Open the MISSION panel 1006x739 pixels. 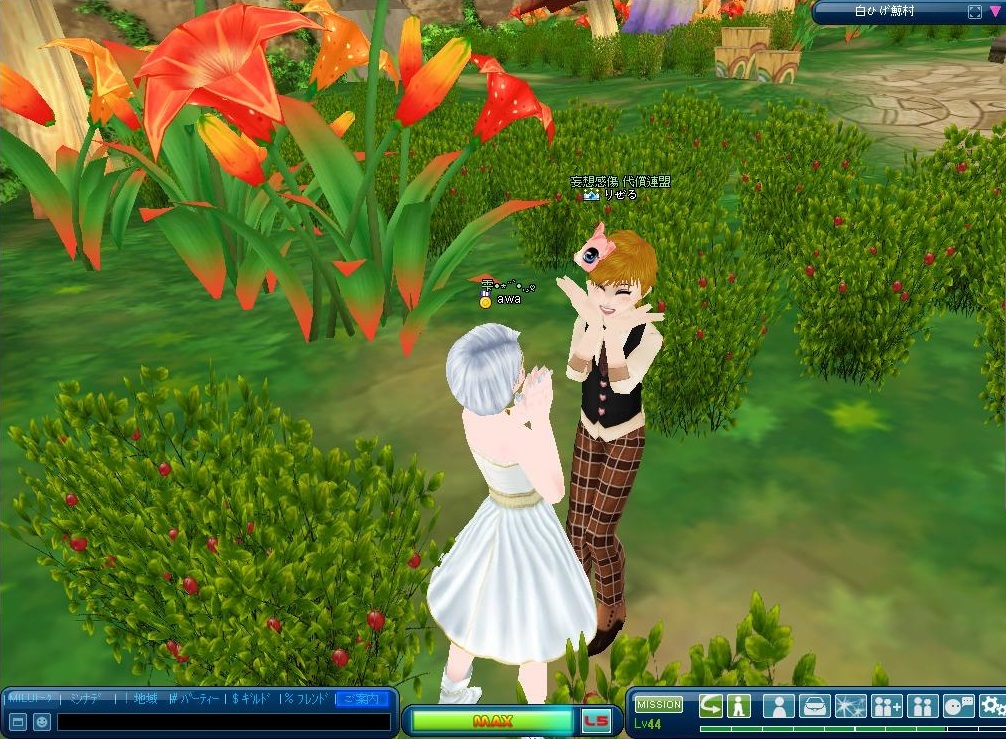coord(658,704)
